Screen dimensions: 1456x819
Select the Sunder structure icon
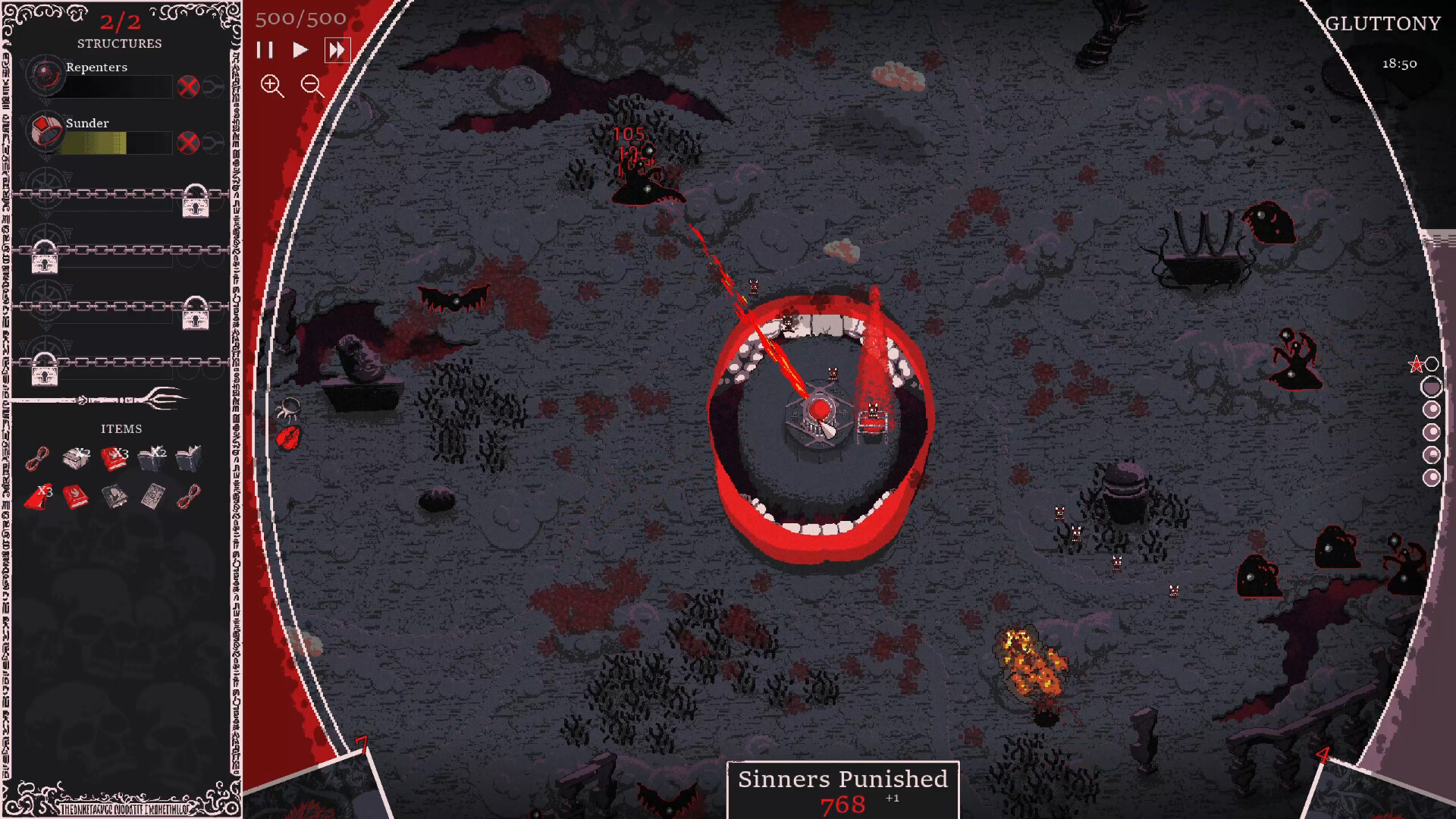coord(45,133)
